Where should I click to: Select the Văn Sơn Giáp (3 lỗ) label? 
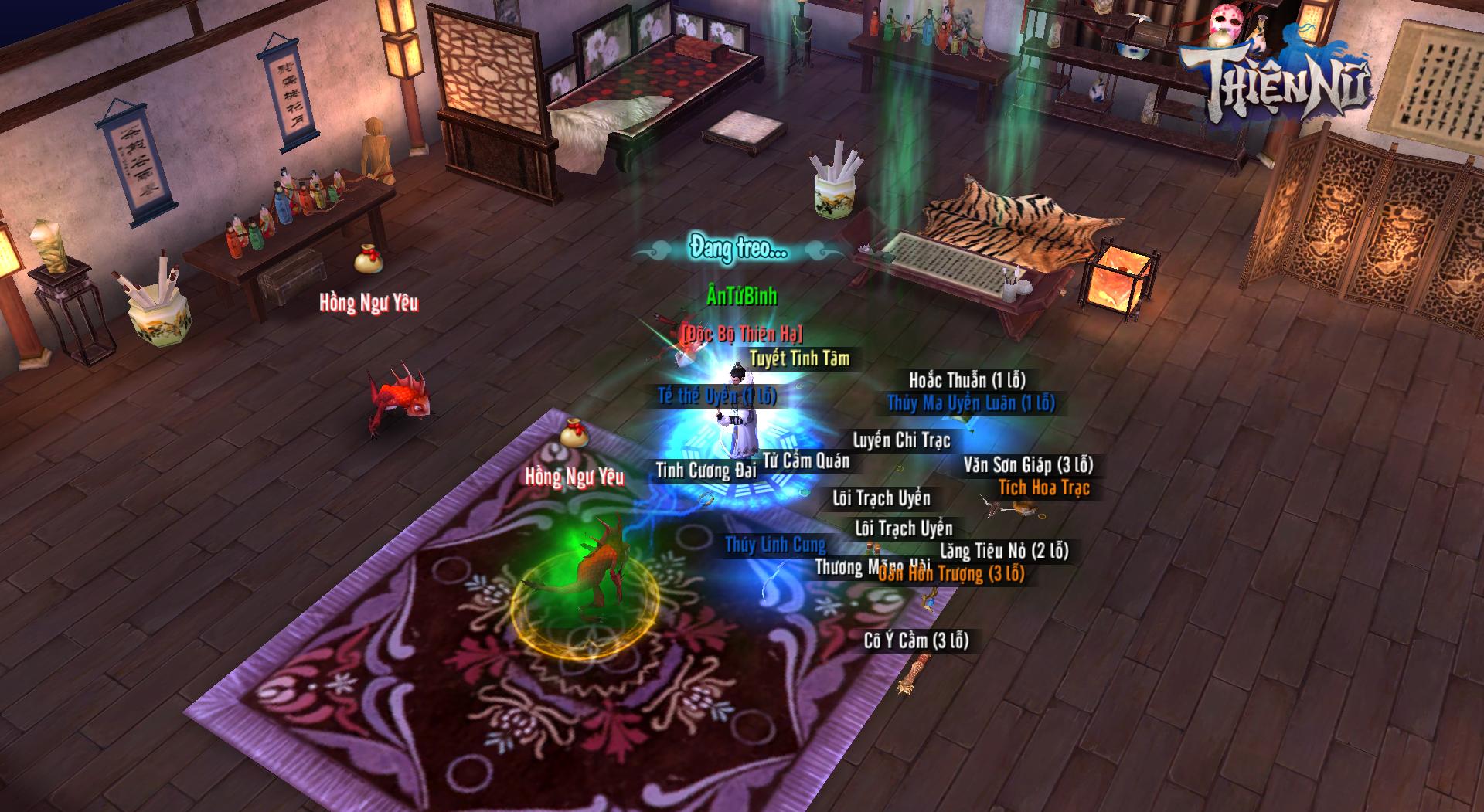point(1028,465)
